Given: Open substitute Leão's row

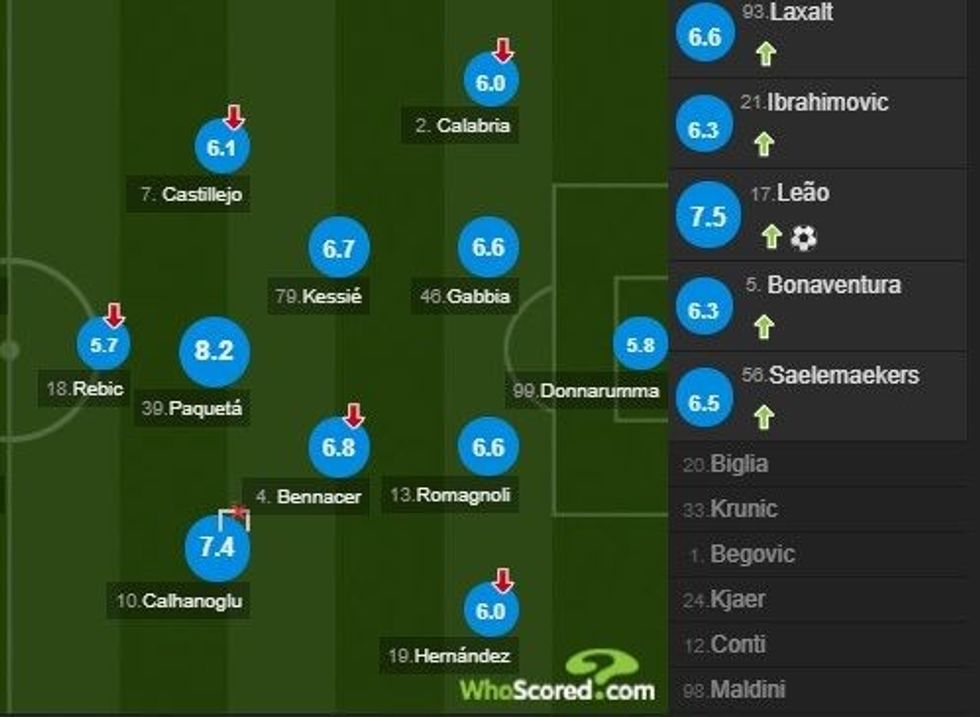Looking at the screenshot, I should (823, 215).
